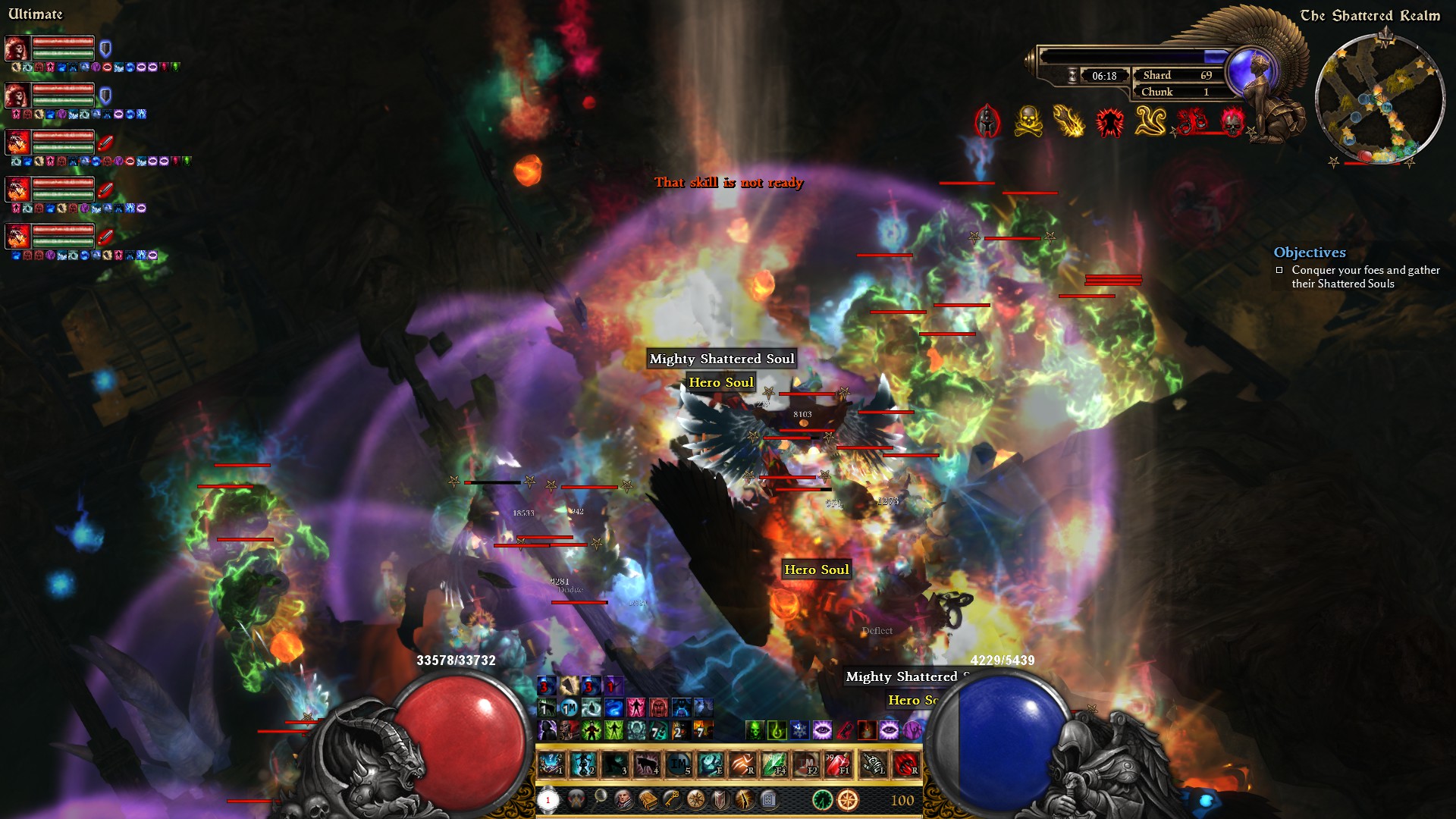The height and width of the screenshot is (819, 1456).
Task: Use the green crystal potion slot F4
Action: (773, 764)
